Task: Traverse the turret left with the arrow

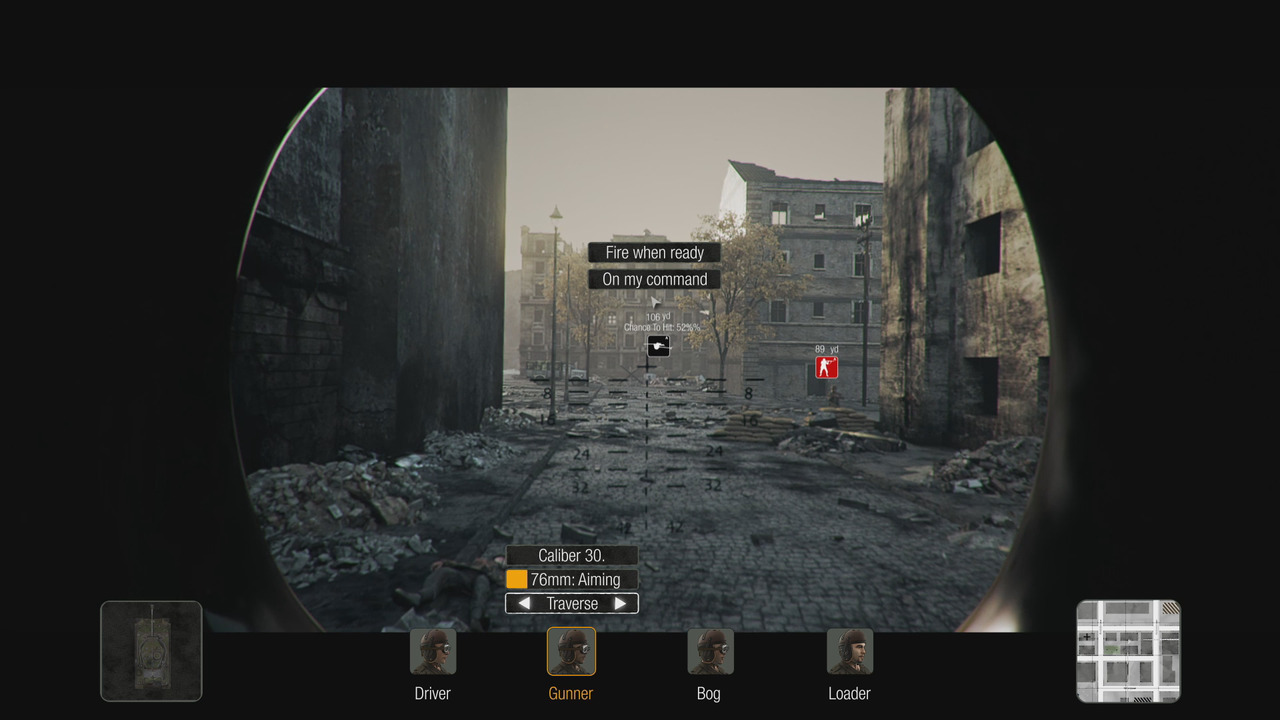Action: pos(524,604)
